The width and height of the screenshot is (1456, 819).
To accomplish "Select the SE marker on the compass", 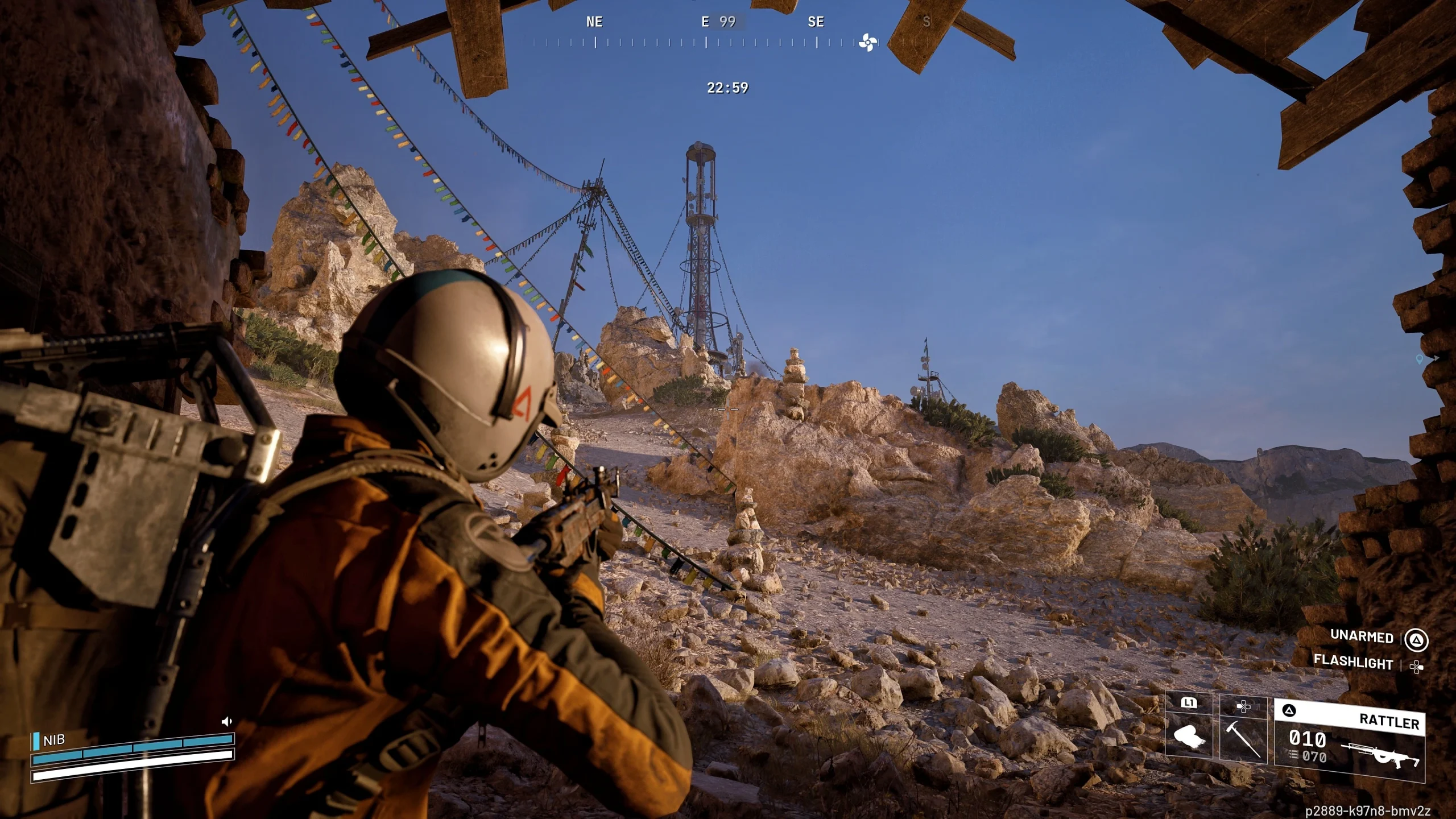I will (817, 22).
